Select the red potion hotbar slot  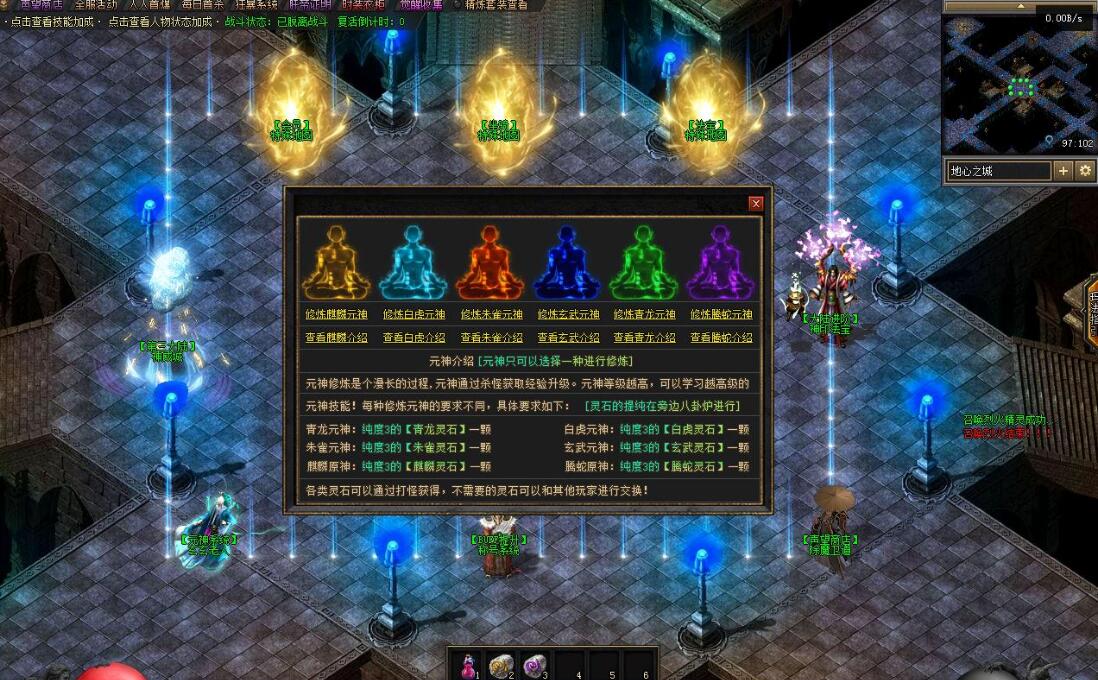coord(467,665)
